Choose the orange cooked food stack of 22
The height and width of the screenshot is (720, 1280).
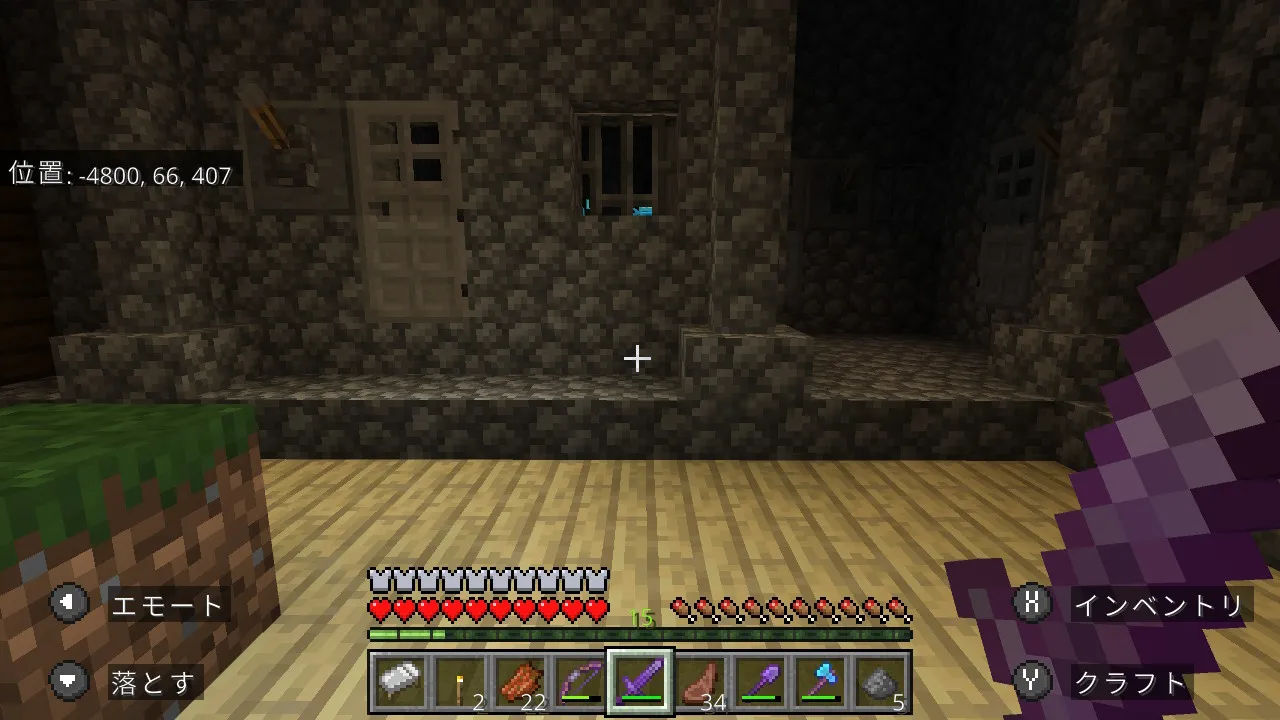pyautogui.click(x=519, y=683)
